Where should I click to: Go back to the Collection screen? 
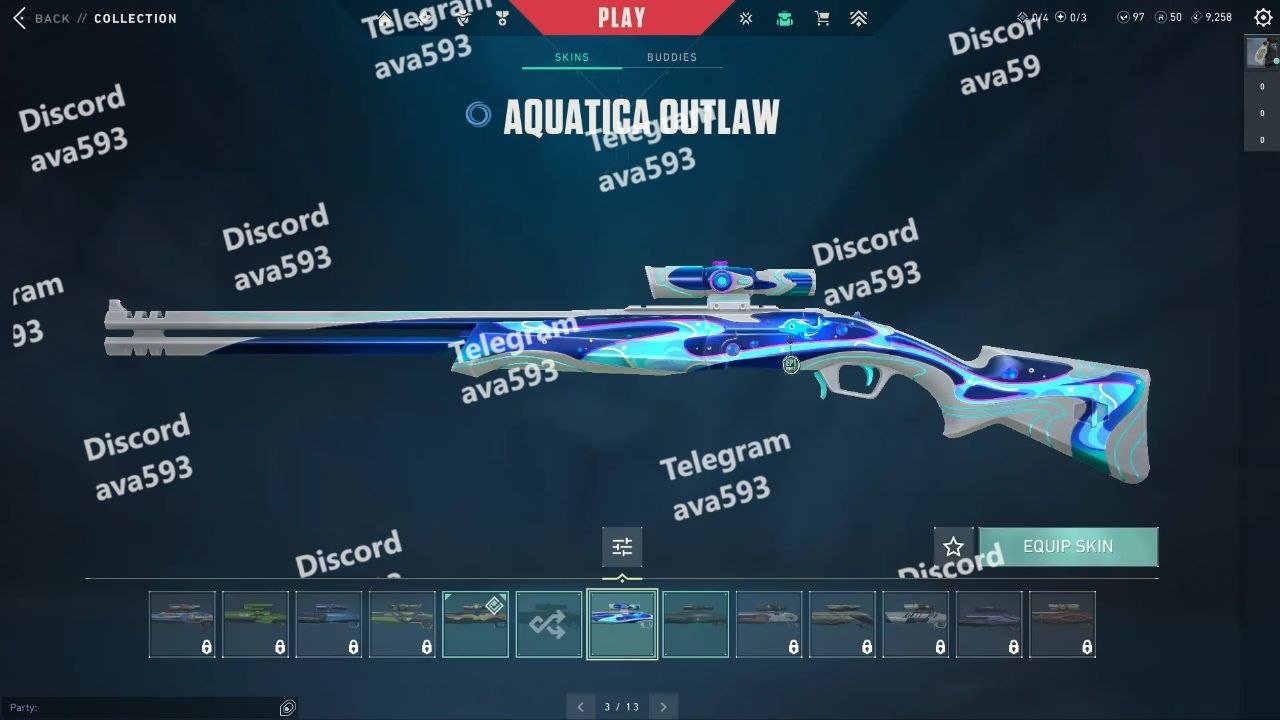pos(43,18)
